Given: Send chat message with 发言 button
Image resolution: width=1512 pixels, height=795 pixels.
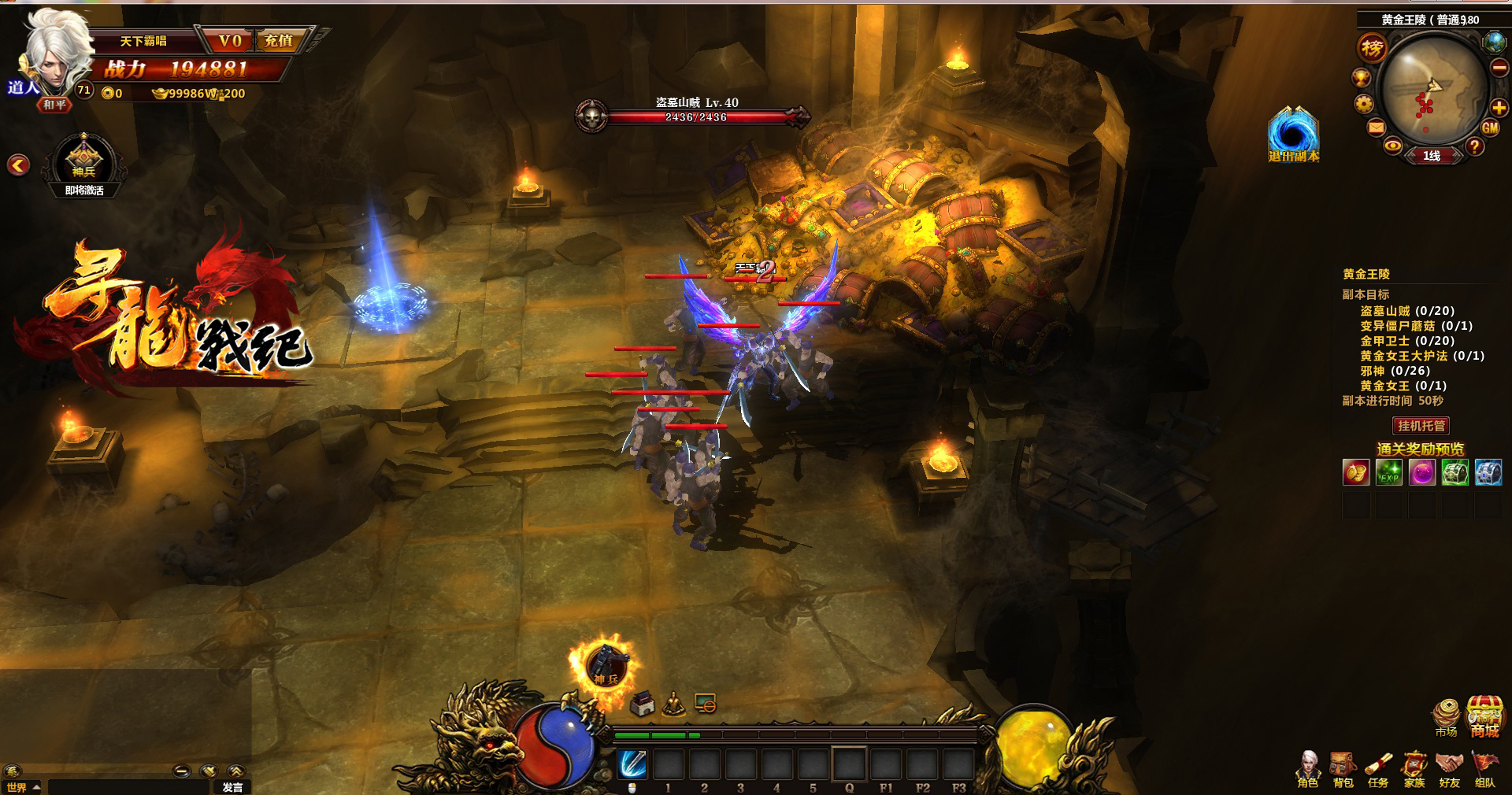Looking at the screenshot, I should click(232, 787).
